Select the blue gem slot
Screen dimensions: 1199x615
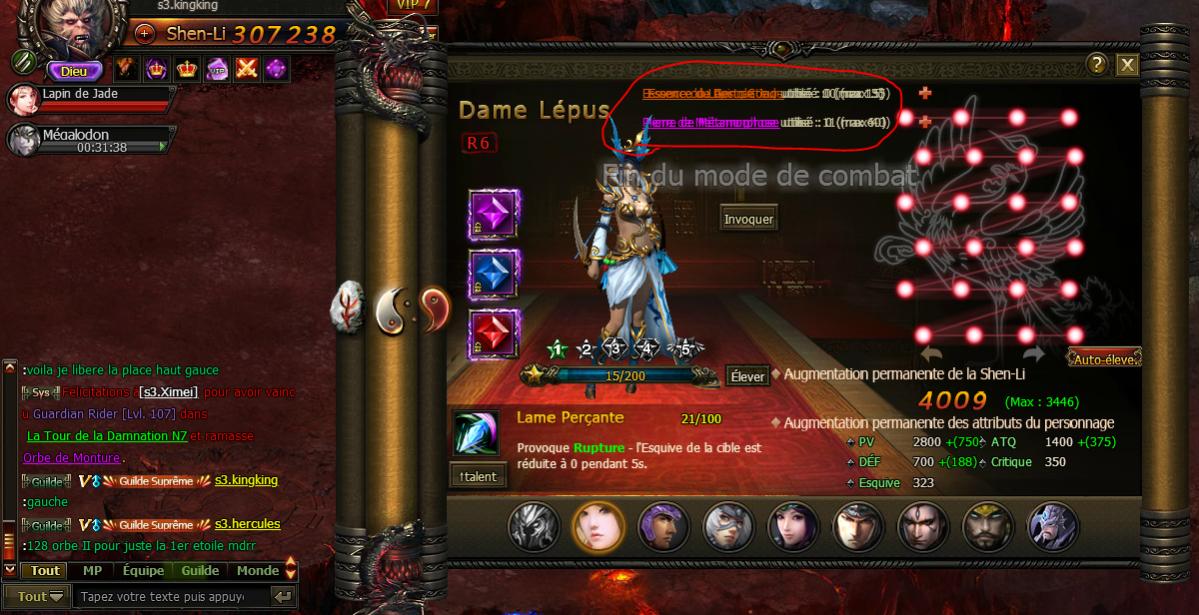coord(494,274)
